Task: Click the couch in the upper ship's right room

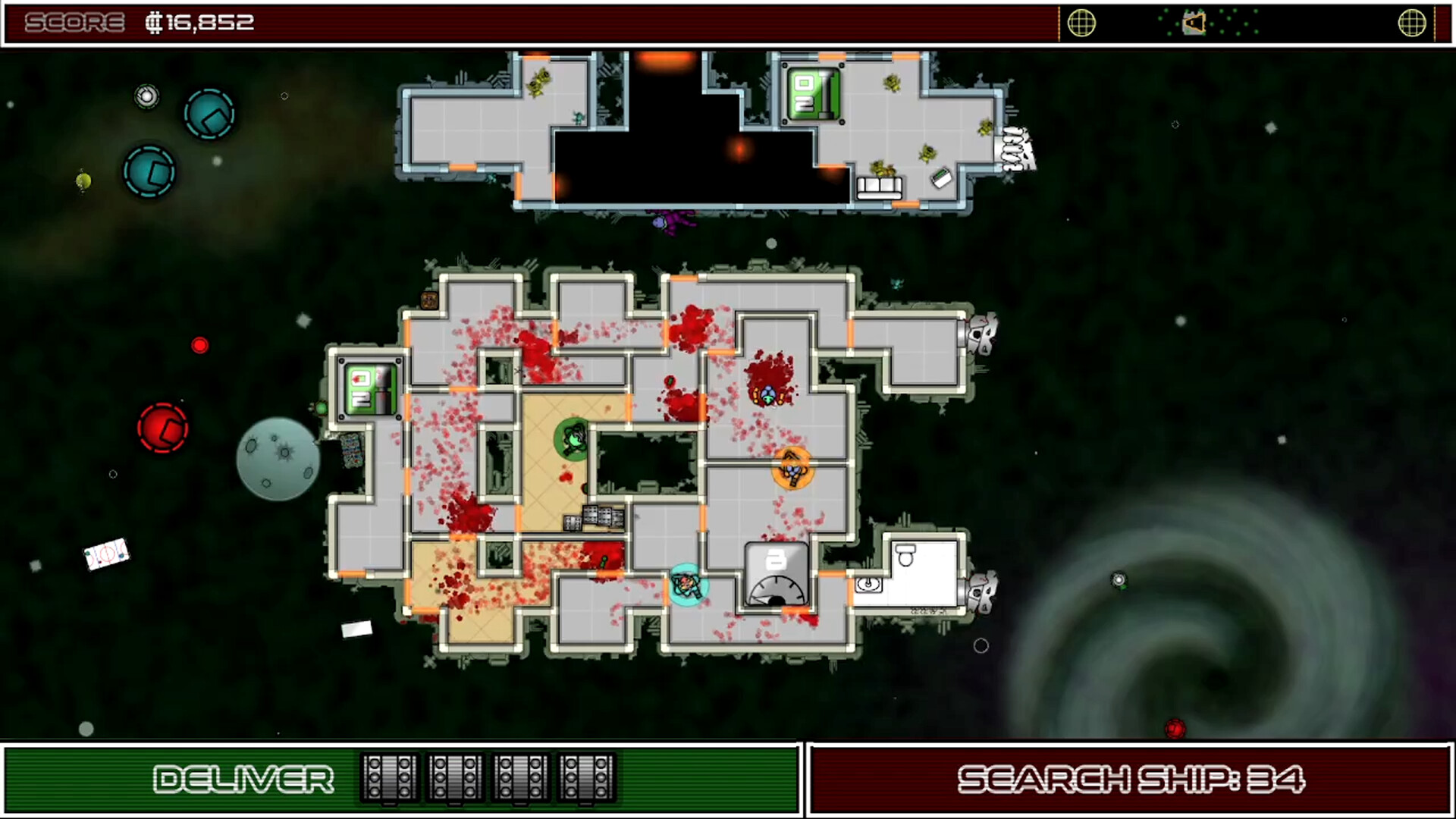Action: [x=880, y=187]
